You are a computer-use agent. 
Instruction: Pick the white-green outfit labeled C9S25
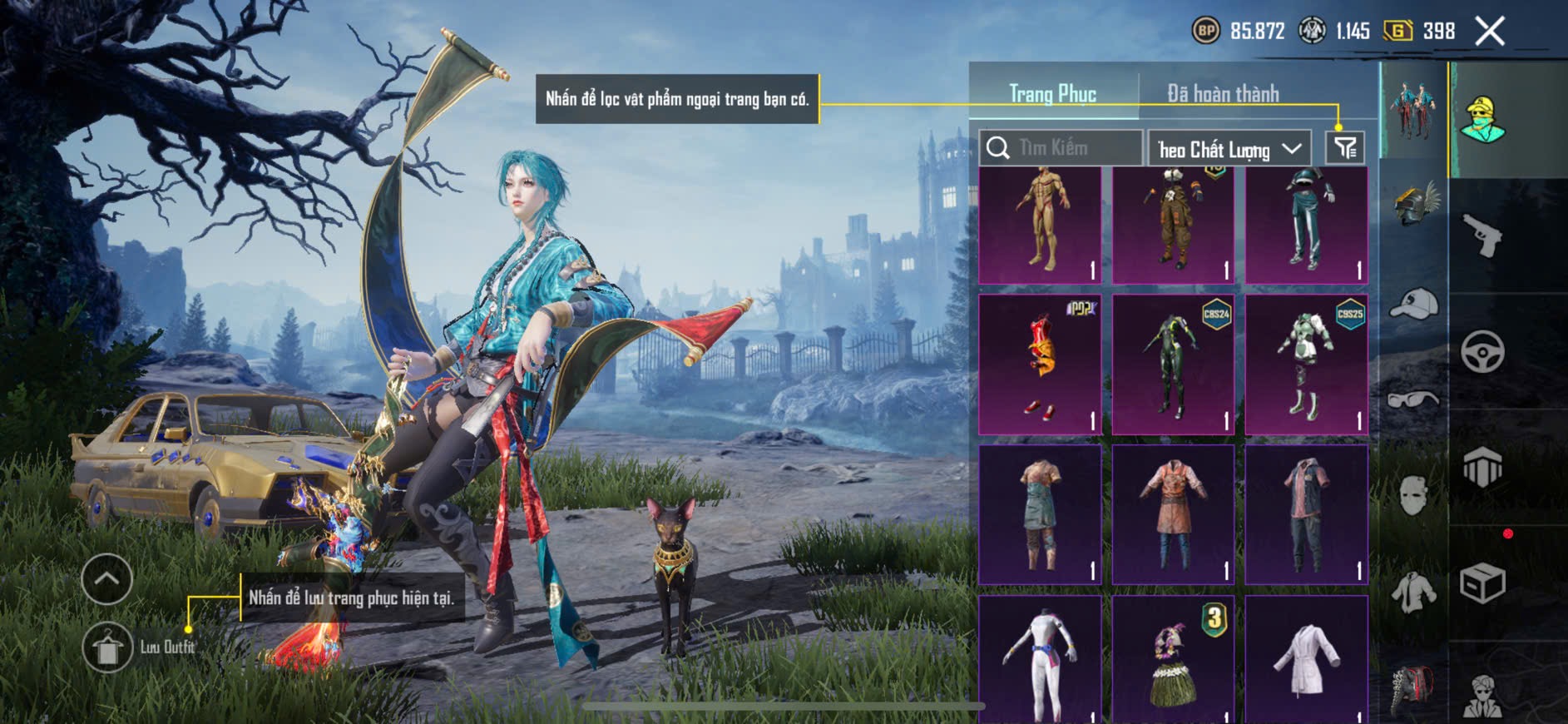(x=1306, y=364)
